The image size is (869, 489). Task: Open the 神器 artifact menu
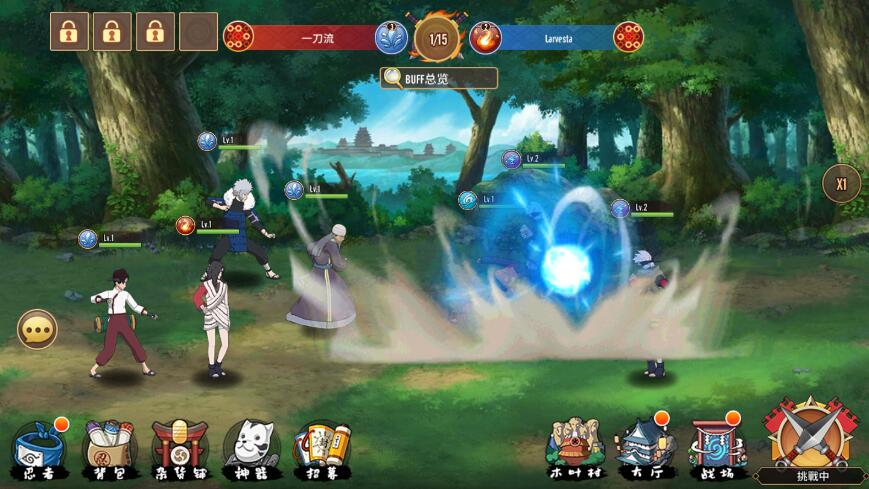coord(251,447)
